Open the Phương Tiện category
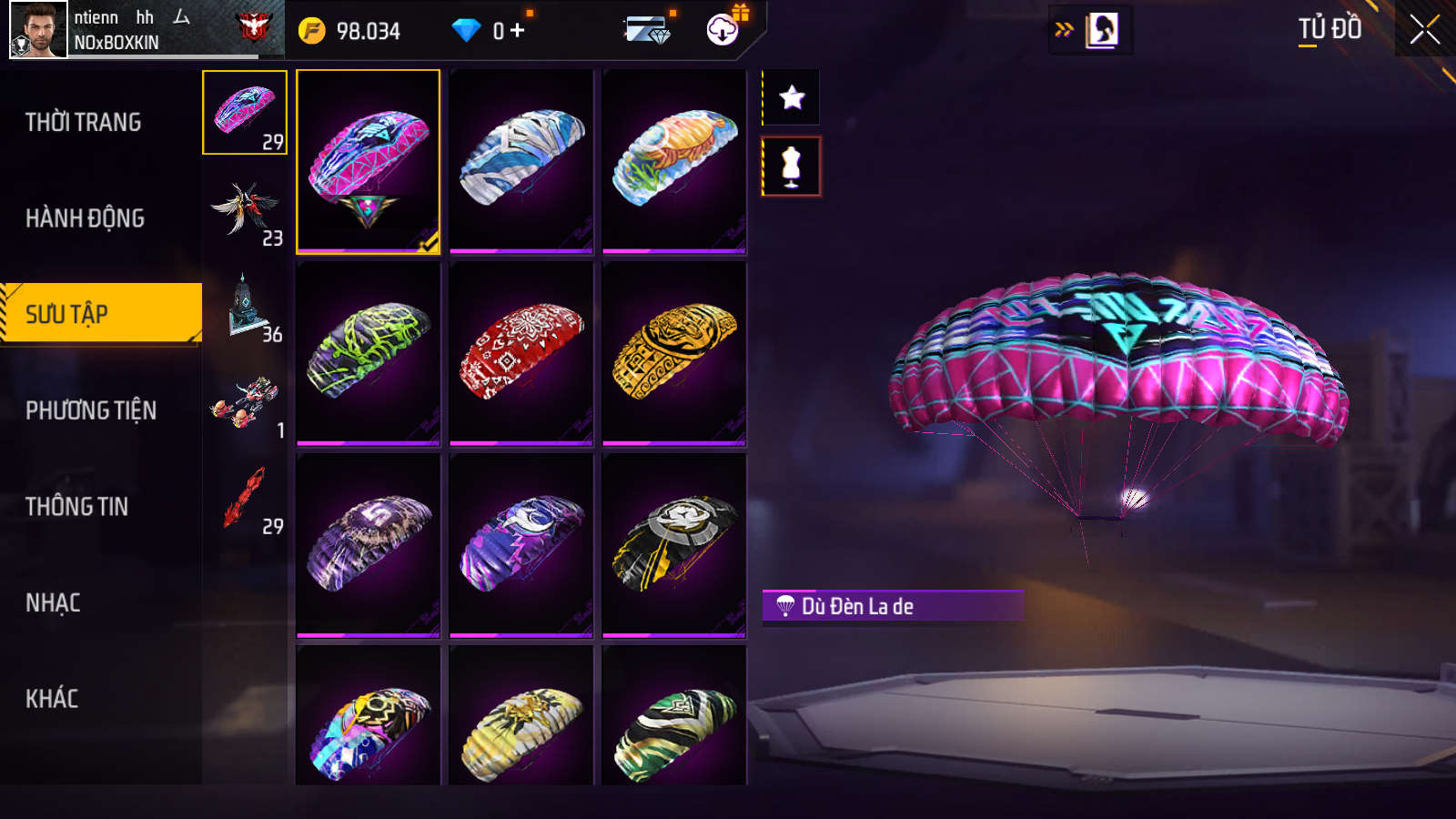 91,410
